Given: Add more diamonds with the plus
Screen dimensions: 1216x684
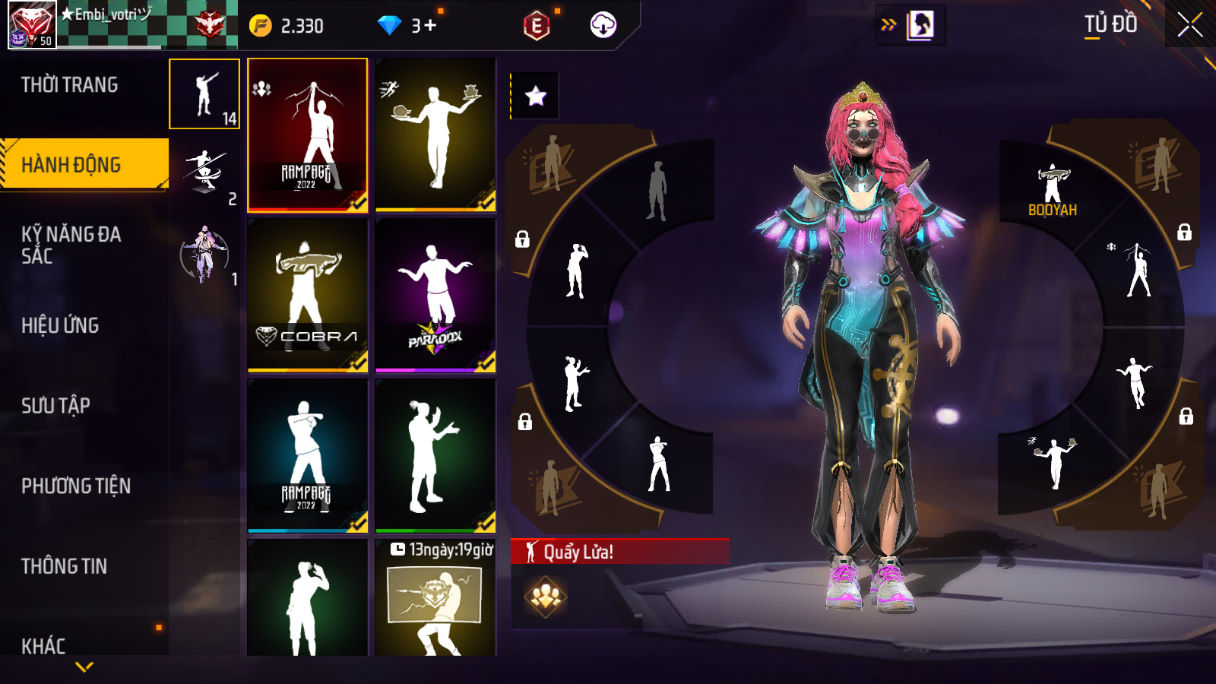Looking at the screenshot, I should point(431,26).
